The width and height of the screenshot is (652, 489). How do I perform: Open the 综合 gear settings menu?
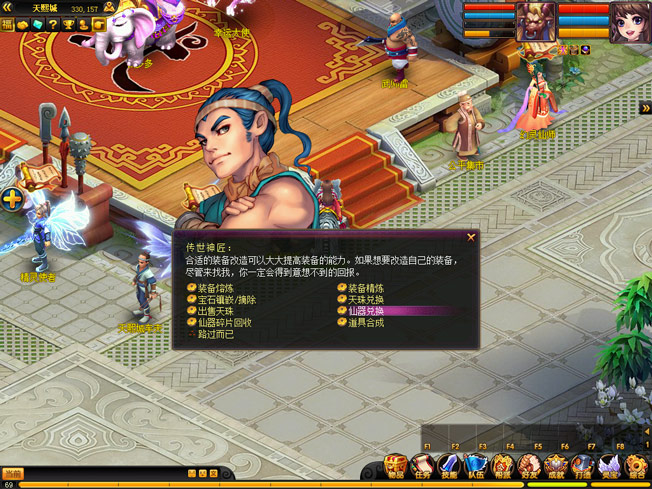[635, 468]
